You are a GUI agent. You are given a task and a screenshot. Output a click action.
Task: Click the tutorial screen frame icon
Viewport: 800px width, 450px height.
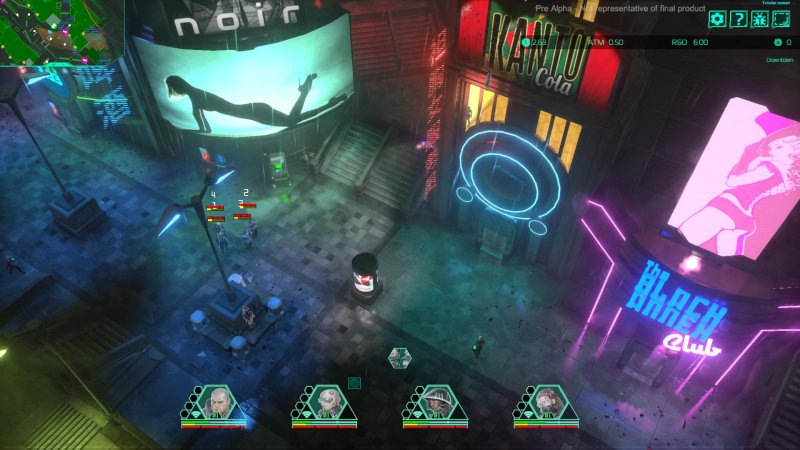(781, 18)
